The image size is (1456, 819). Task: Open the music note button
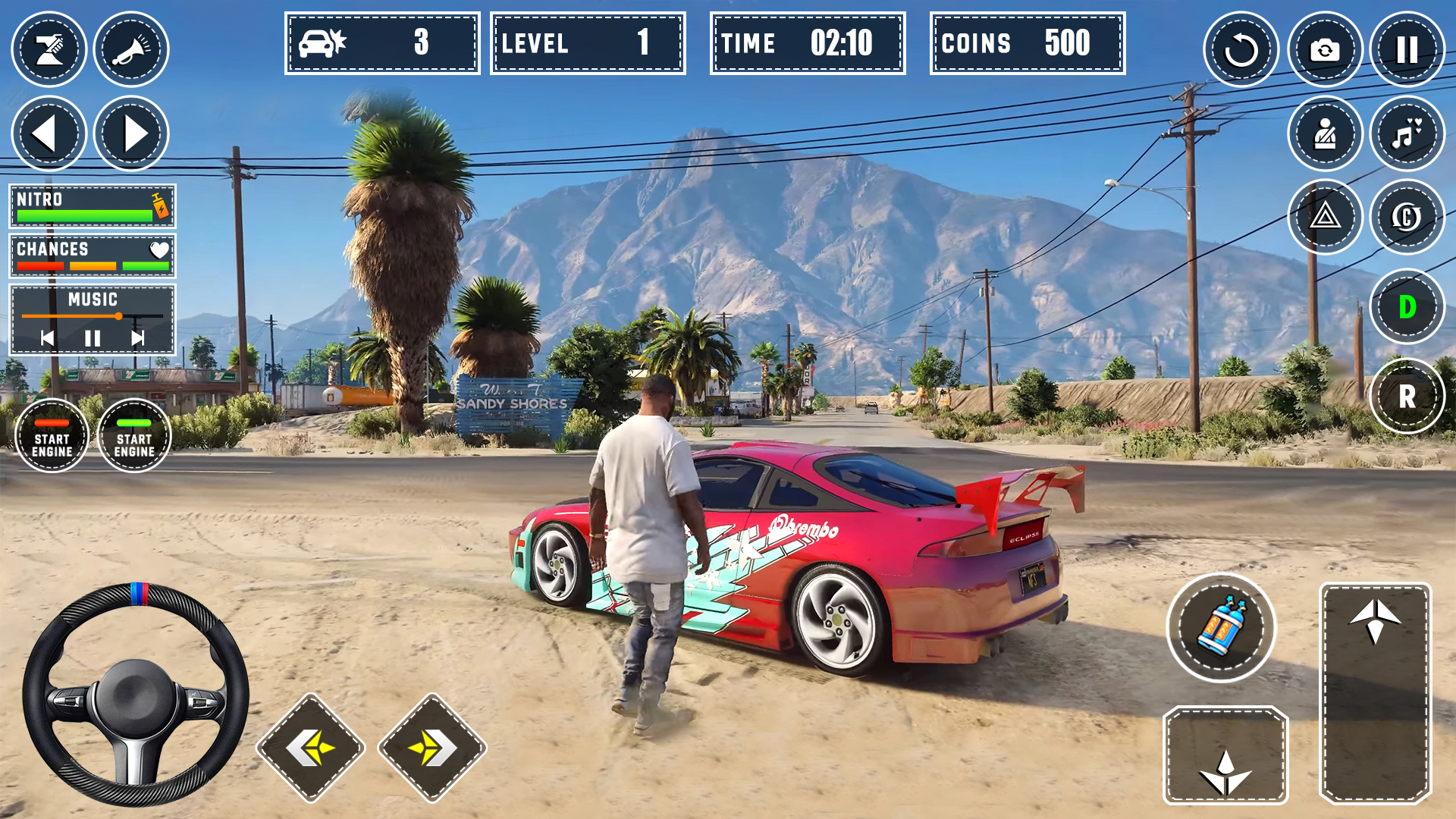pyautogui.click(x=1407, y=133)
